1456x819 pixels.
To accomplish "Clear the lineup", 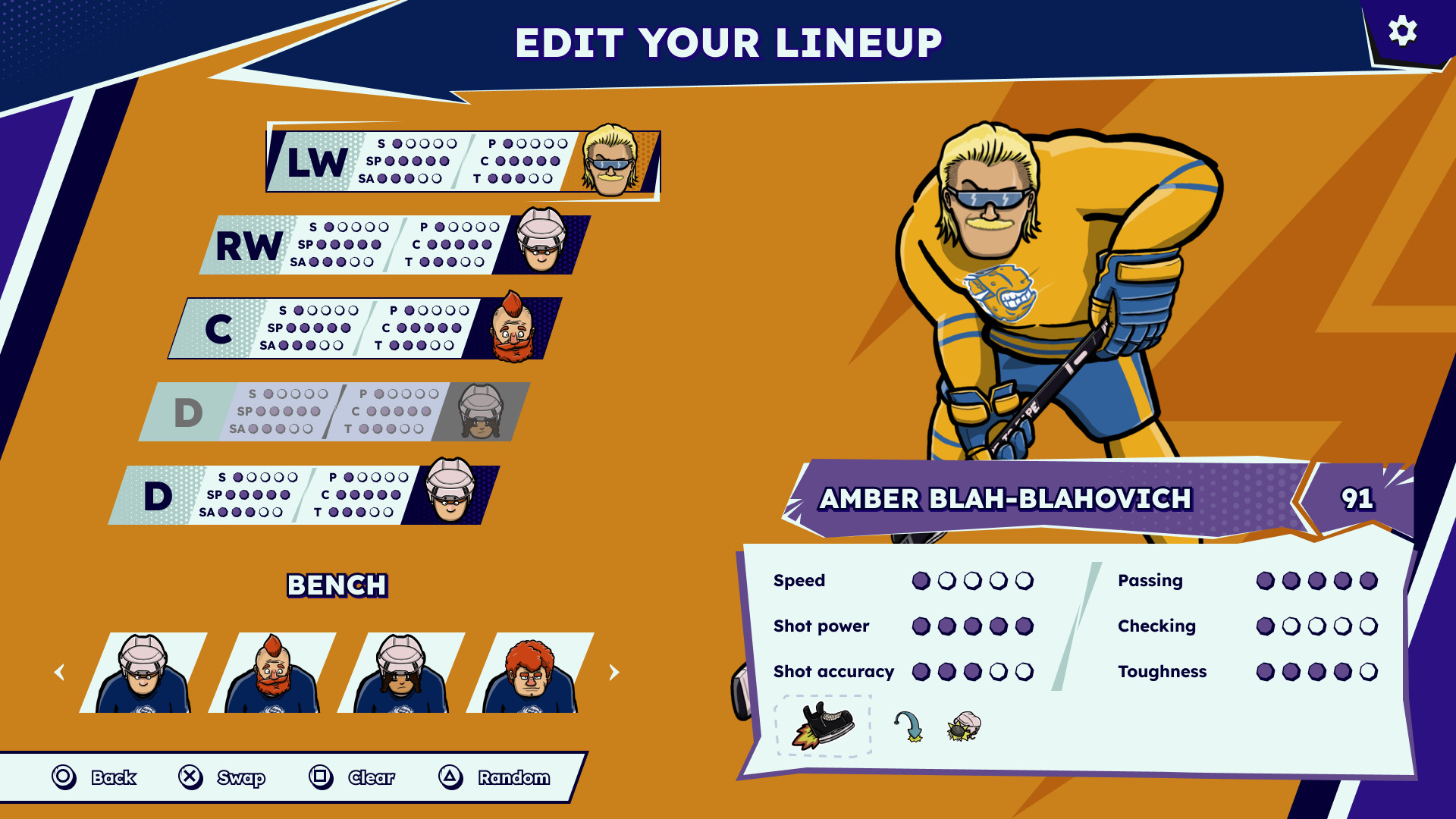I will tap(352, 777).
